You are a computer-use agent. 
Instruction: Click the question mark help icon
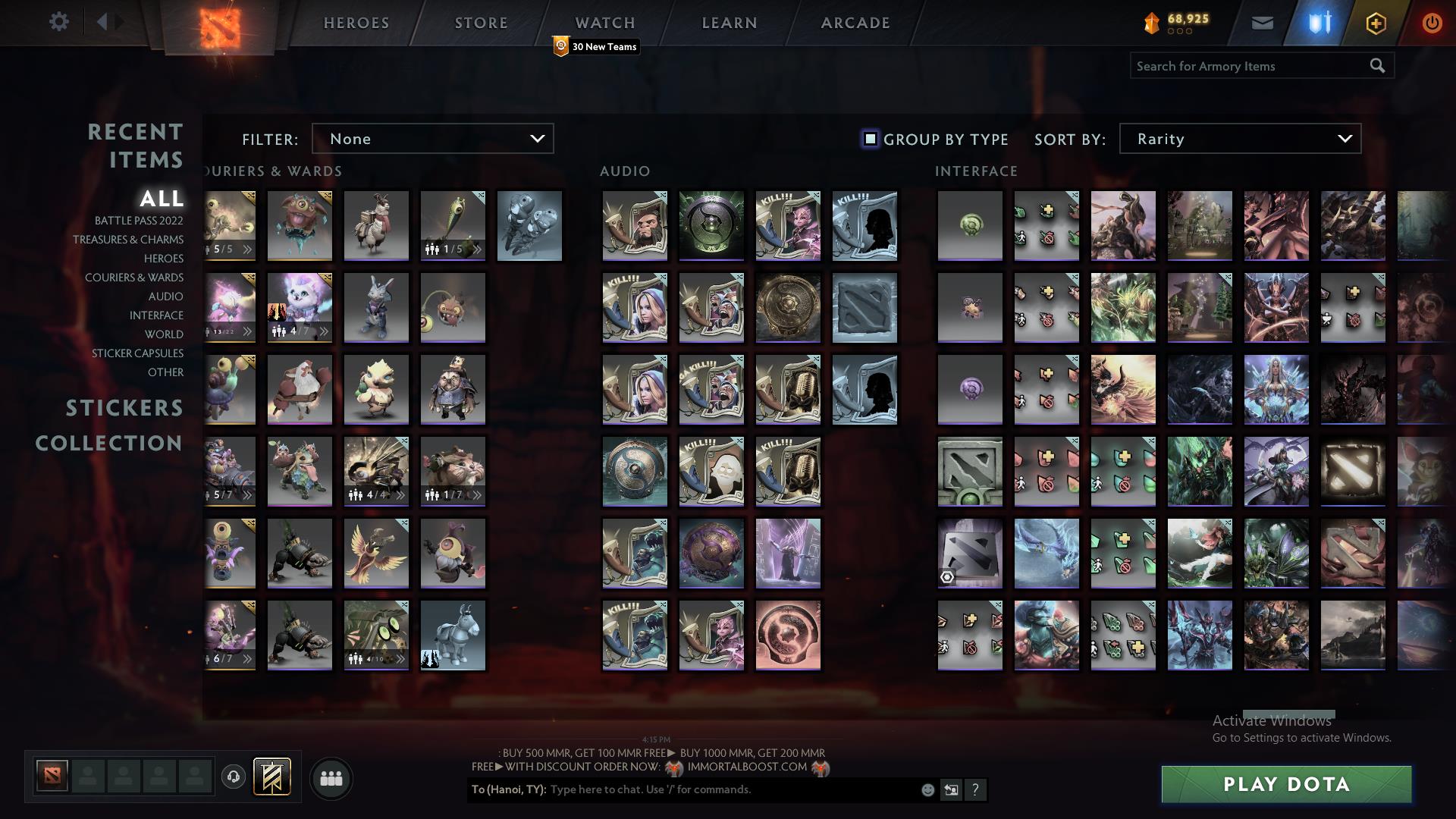coord(975,789)
